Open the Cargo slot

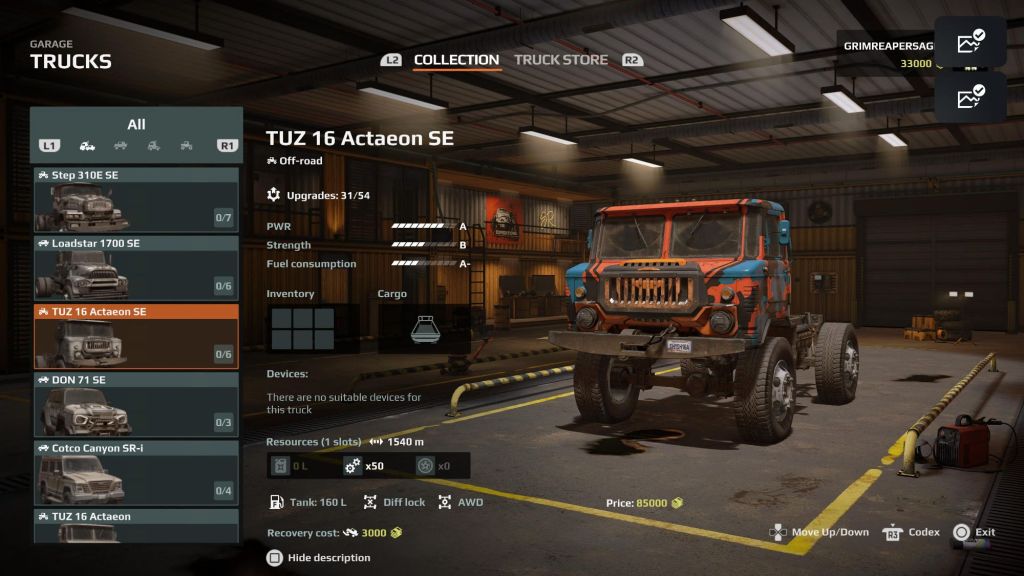423,328
